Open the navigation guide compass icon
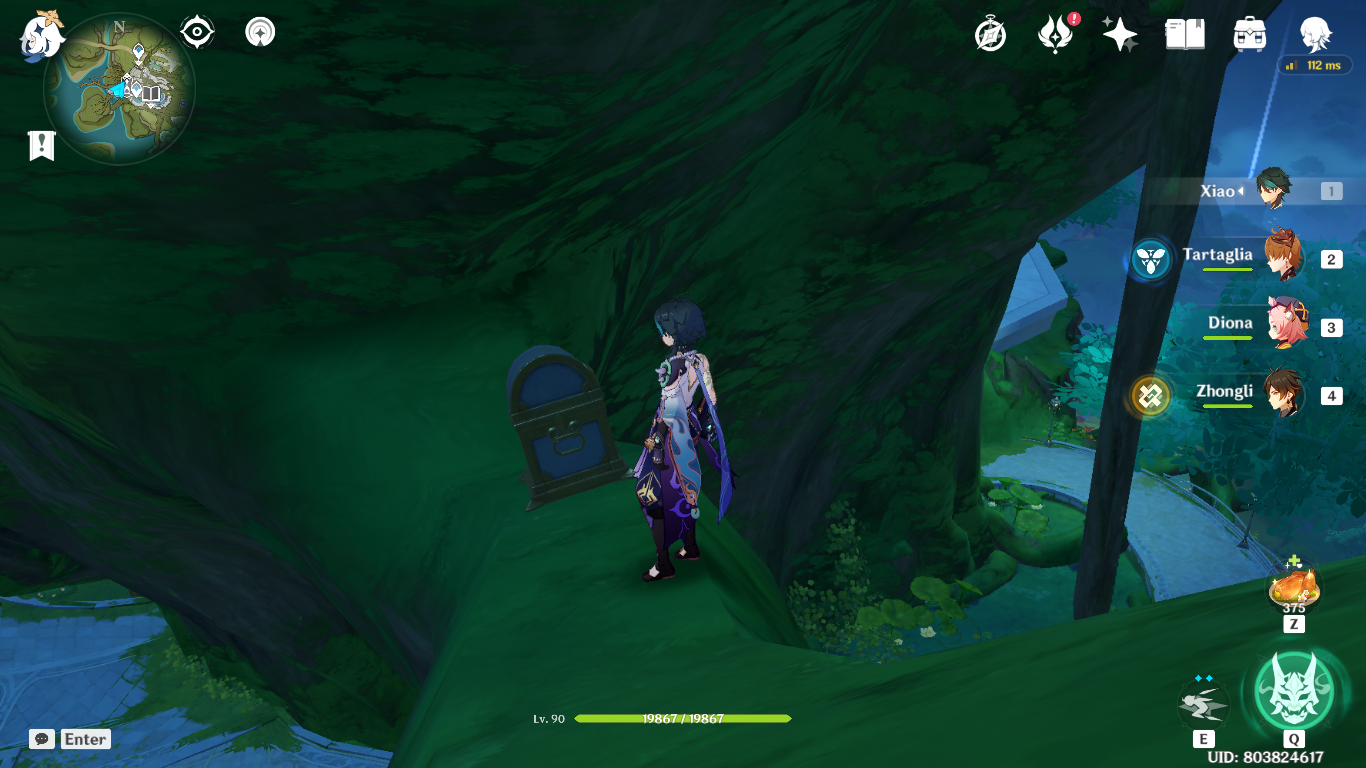Image resolution: width=1366 pixels, height=768 pixels. [259, 31]
